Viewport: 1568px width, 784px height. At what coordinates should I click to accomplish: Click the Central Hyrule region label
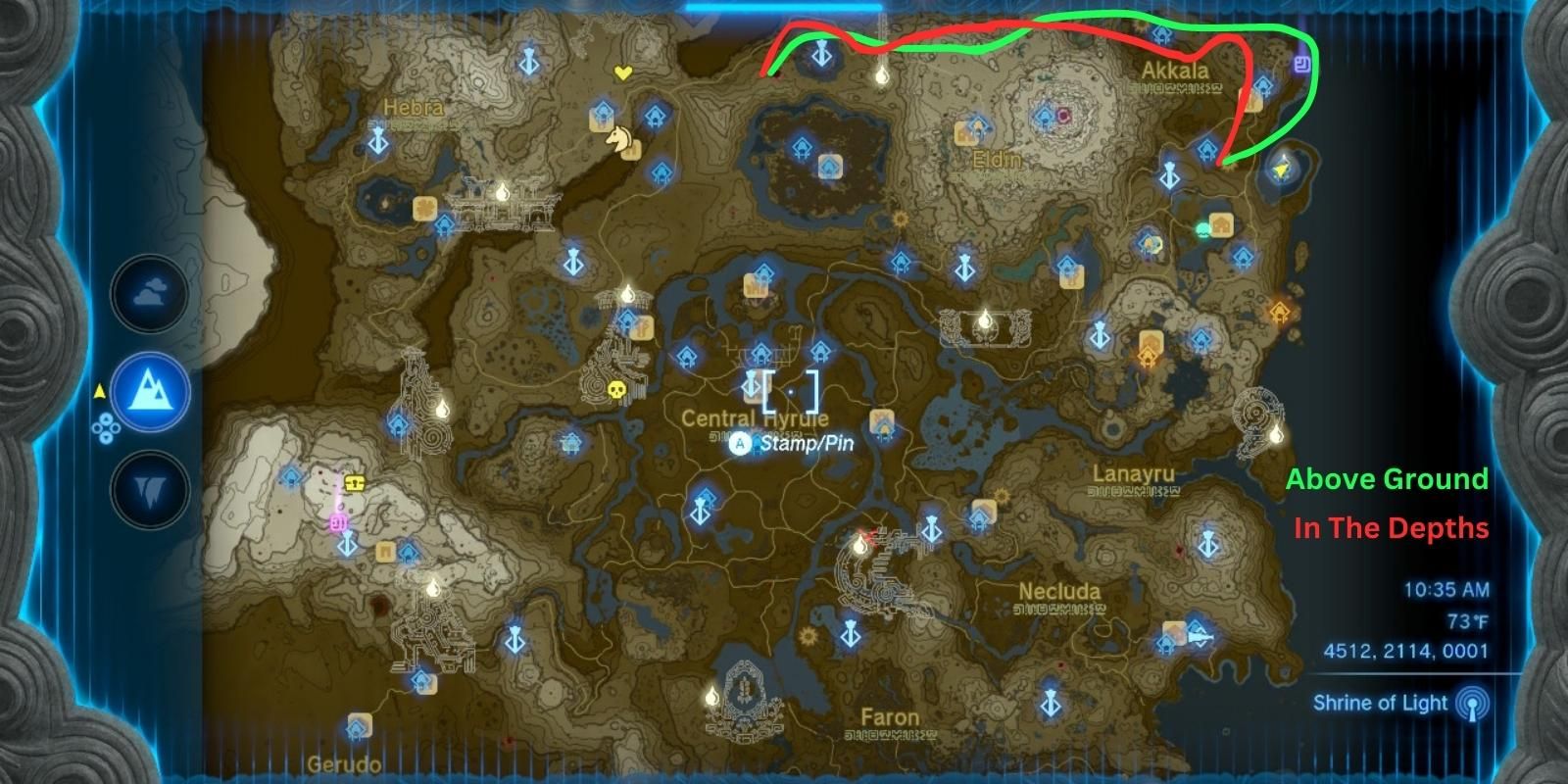click(x=756, y=416)
